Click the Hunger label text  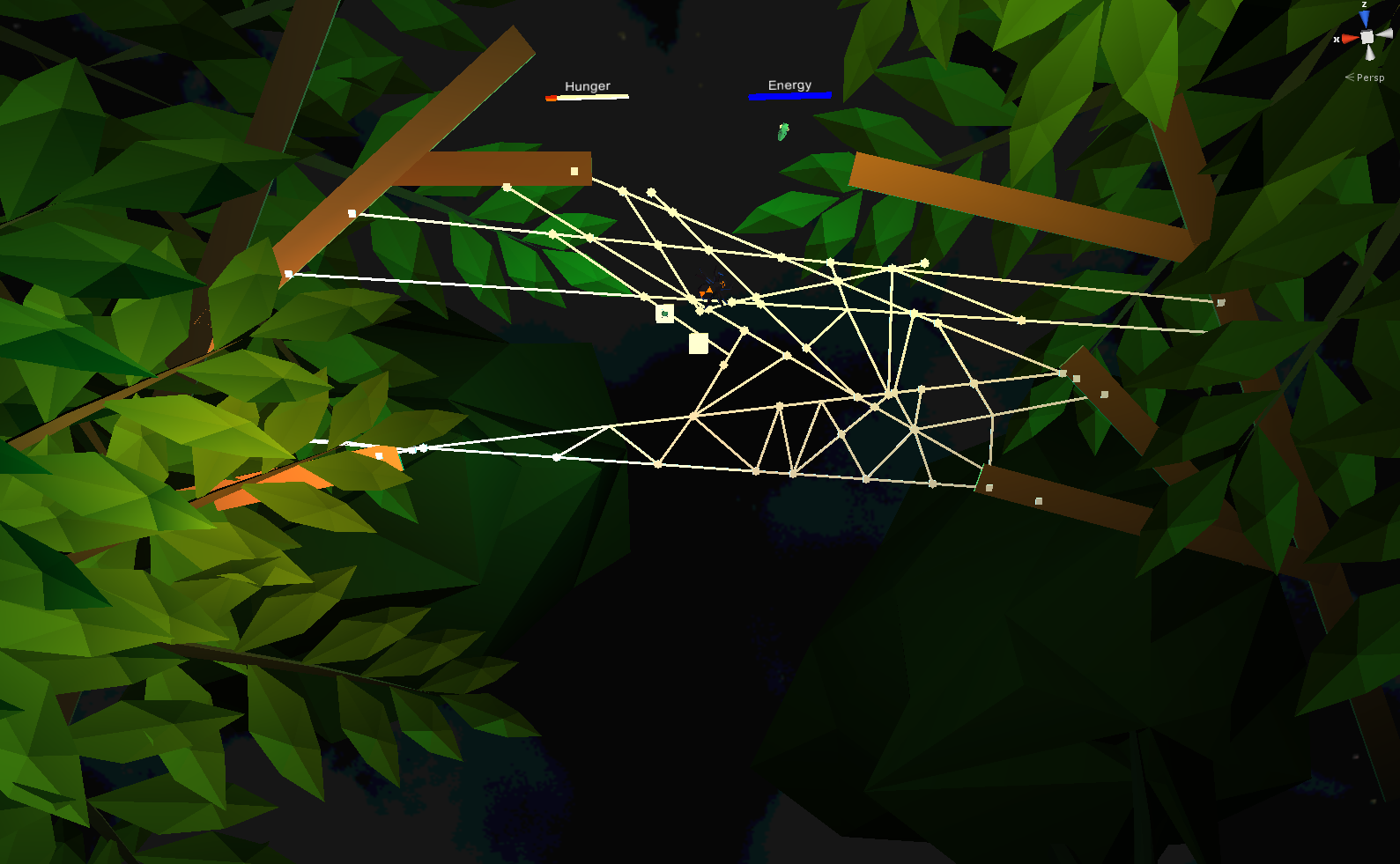tap(587, 85)
